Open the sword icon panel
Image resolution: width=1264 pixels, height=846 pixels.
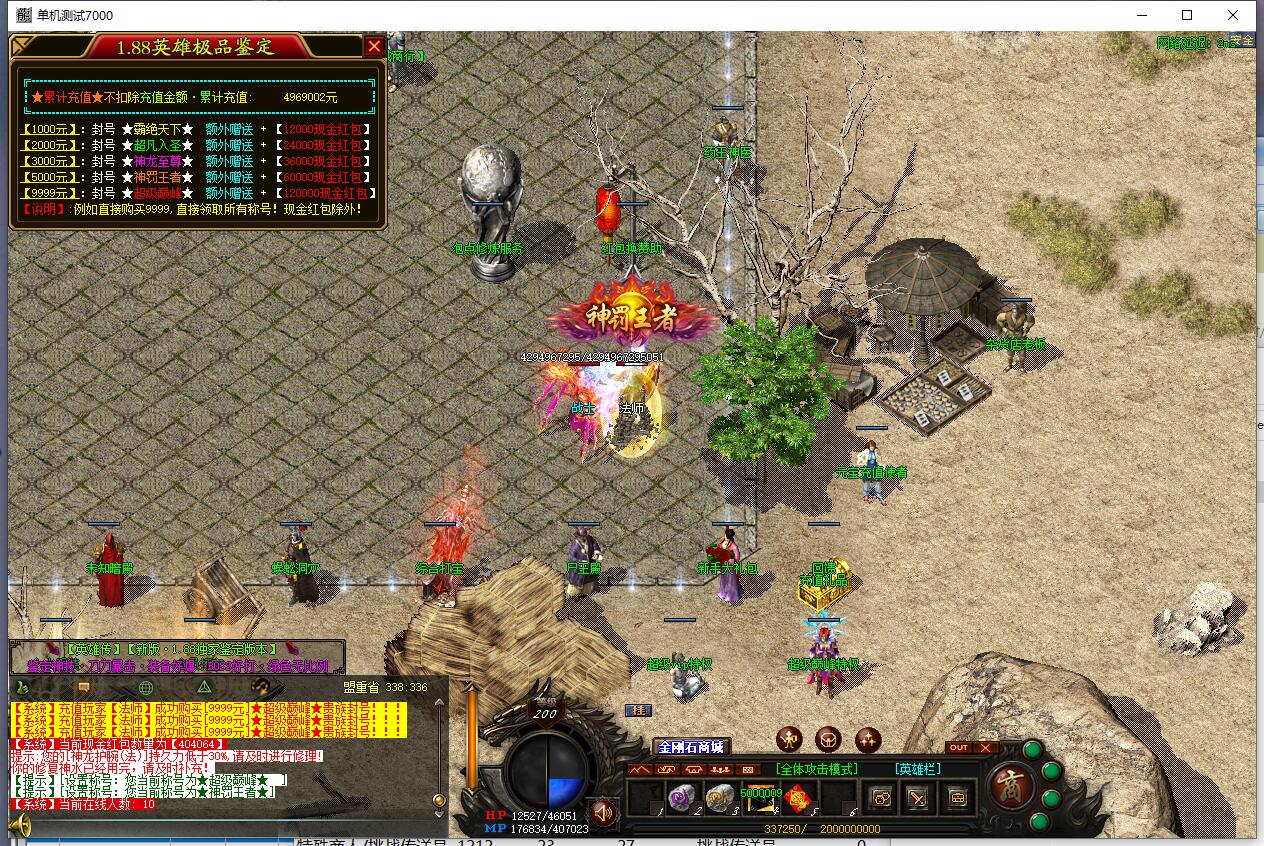click(918, 797)
